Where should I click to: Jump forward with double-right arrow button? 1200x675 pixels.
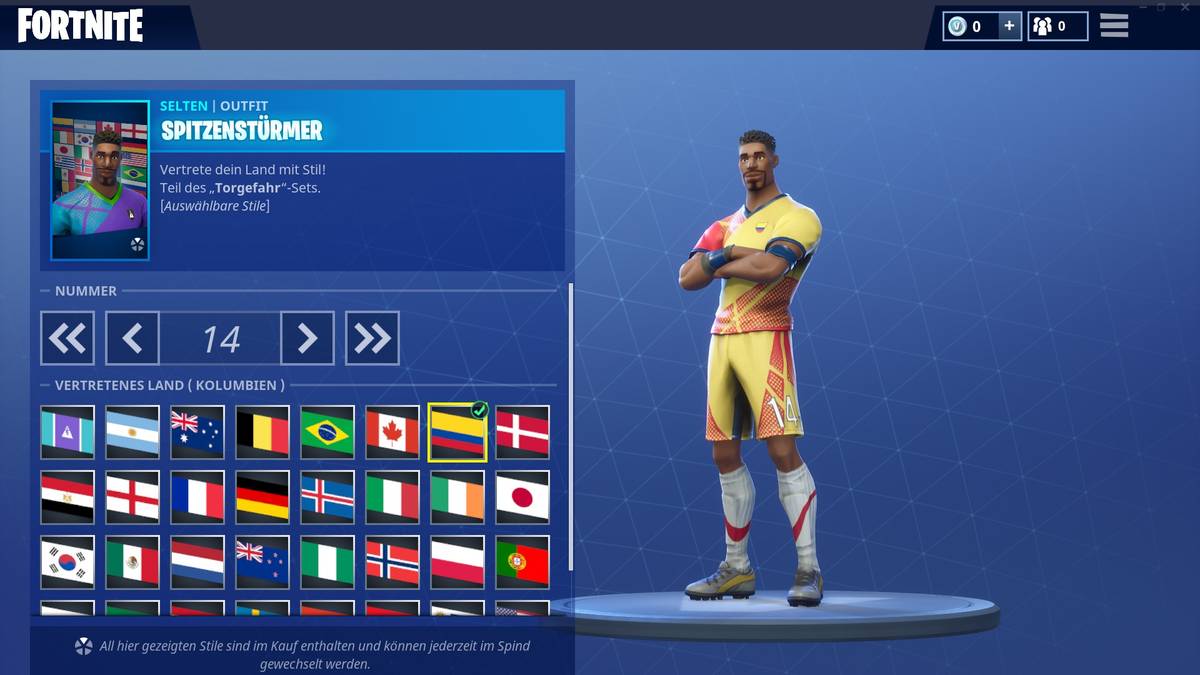[x=372, y=338]
